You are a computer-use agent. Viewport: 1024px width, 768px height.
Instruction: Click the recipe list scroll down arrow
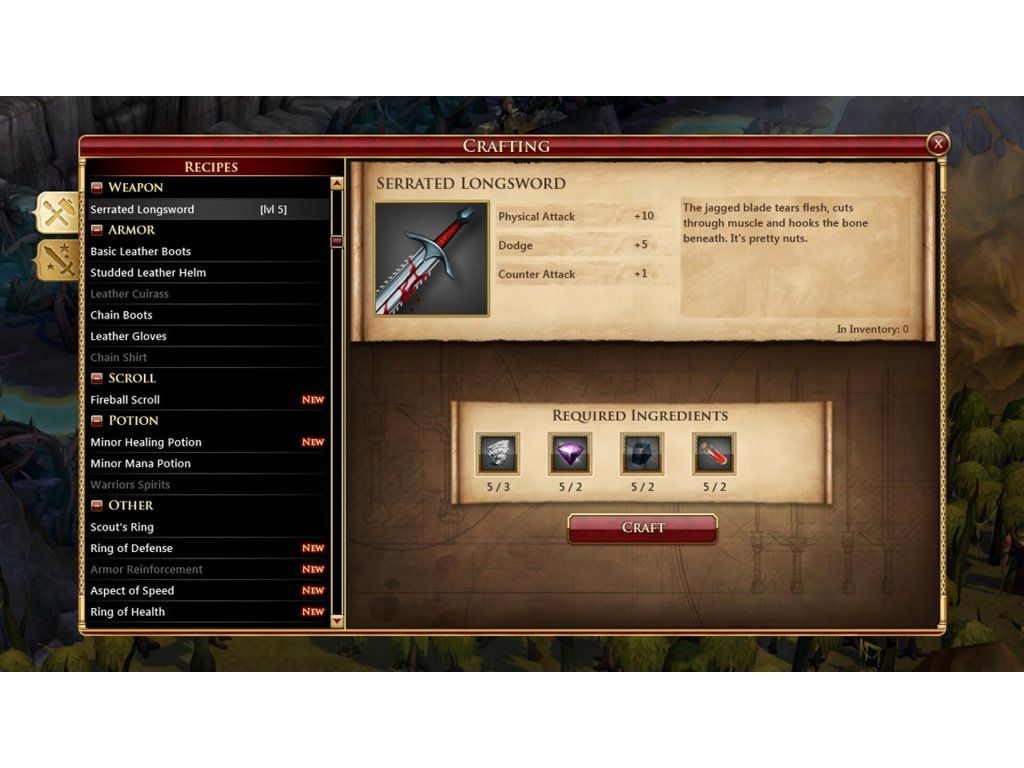pyautogui.click(x=337, y=621)
